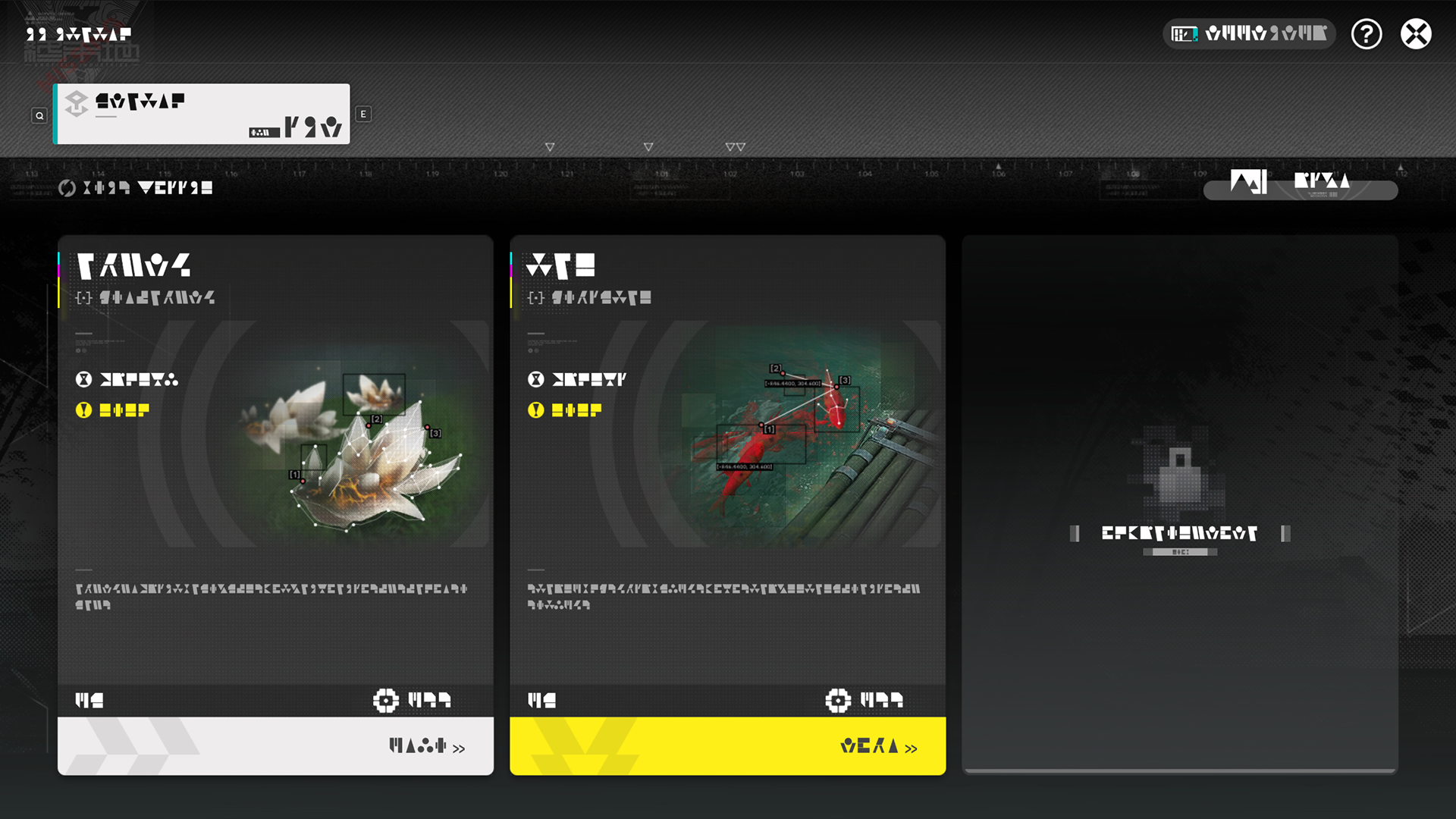Open the gear option on the lotus card
The width and height of the screenshot is (1456, 819).
point(386,701)
